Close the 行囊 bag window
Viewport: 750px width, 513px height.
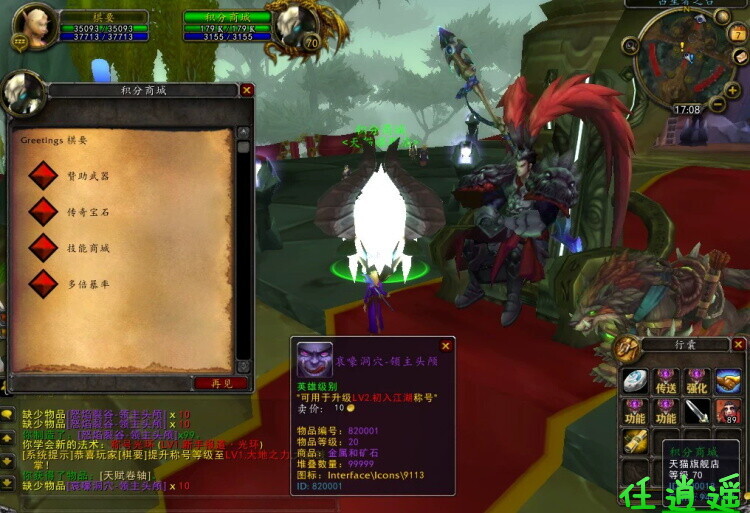coord(738,345)
